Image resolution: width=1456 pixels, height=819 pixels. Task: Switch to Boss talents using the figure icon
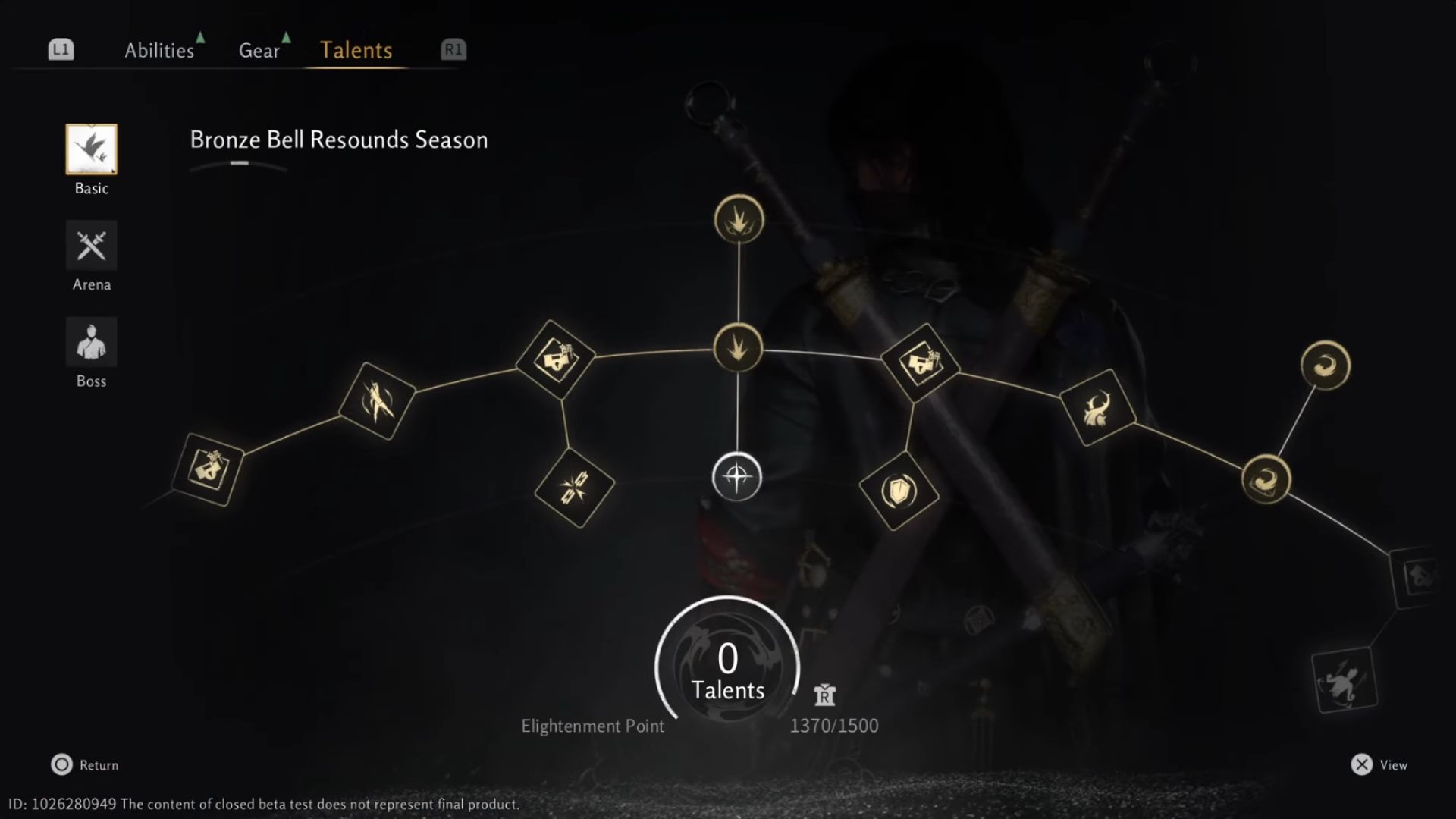pos(91,341)
